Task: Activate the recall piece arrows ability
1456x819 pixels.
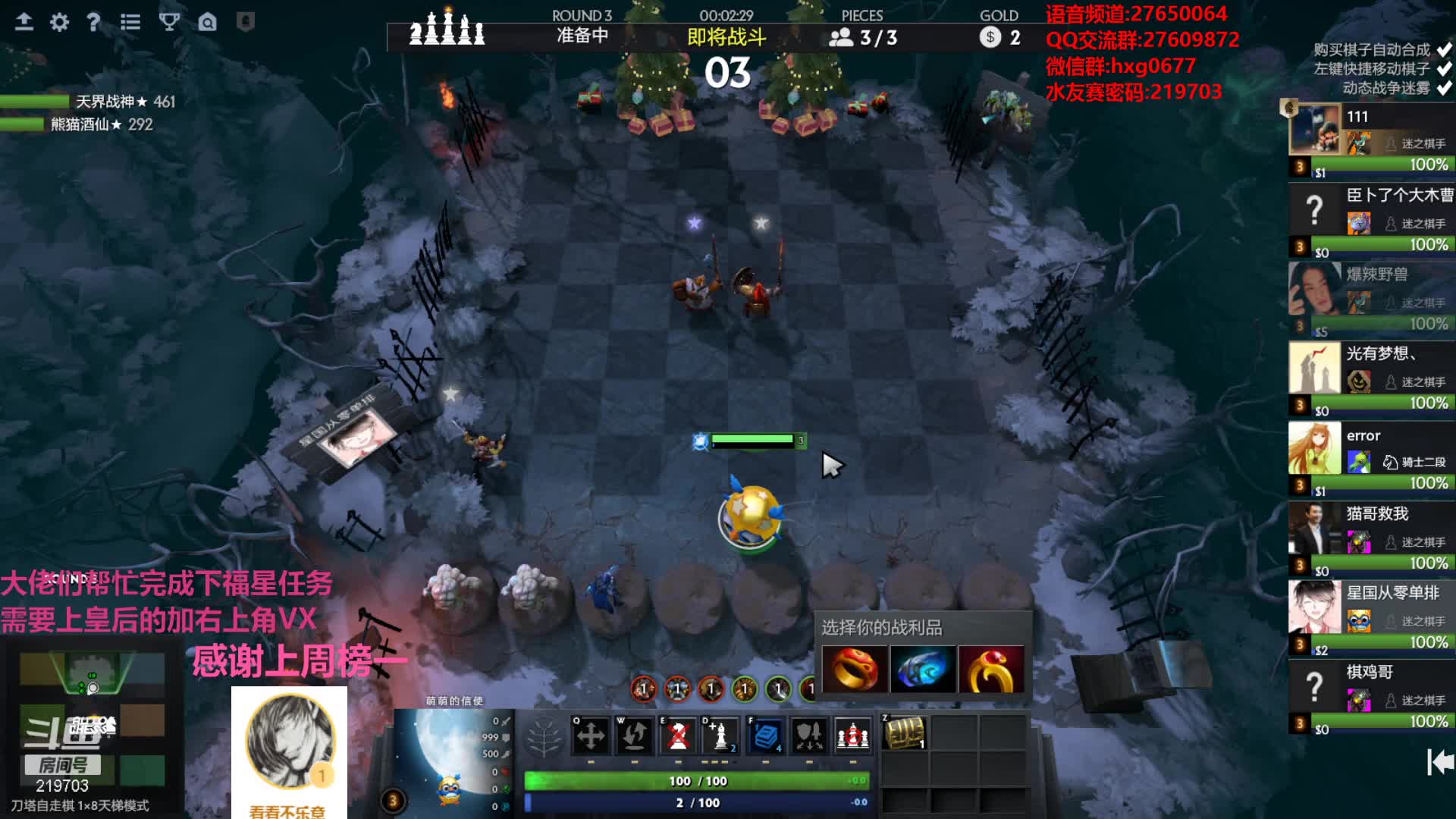Action: (x=634, y=735)
